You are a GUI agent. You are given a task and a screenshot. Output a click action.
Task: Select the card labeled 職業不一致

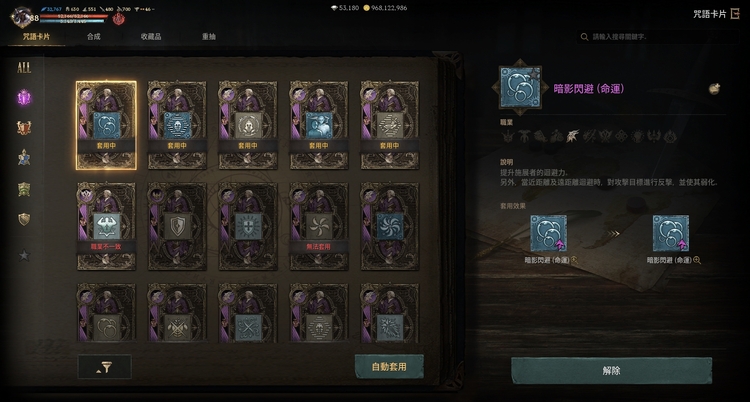(x=106, y=225)
